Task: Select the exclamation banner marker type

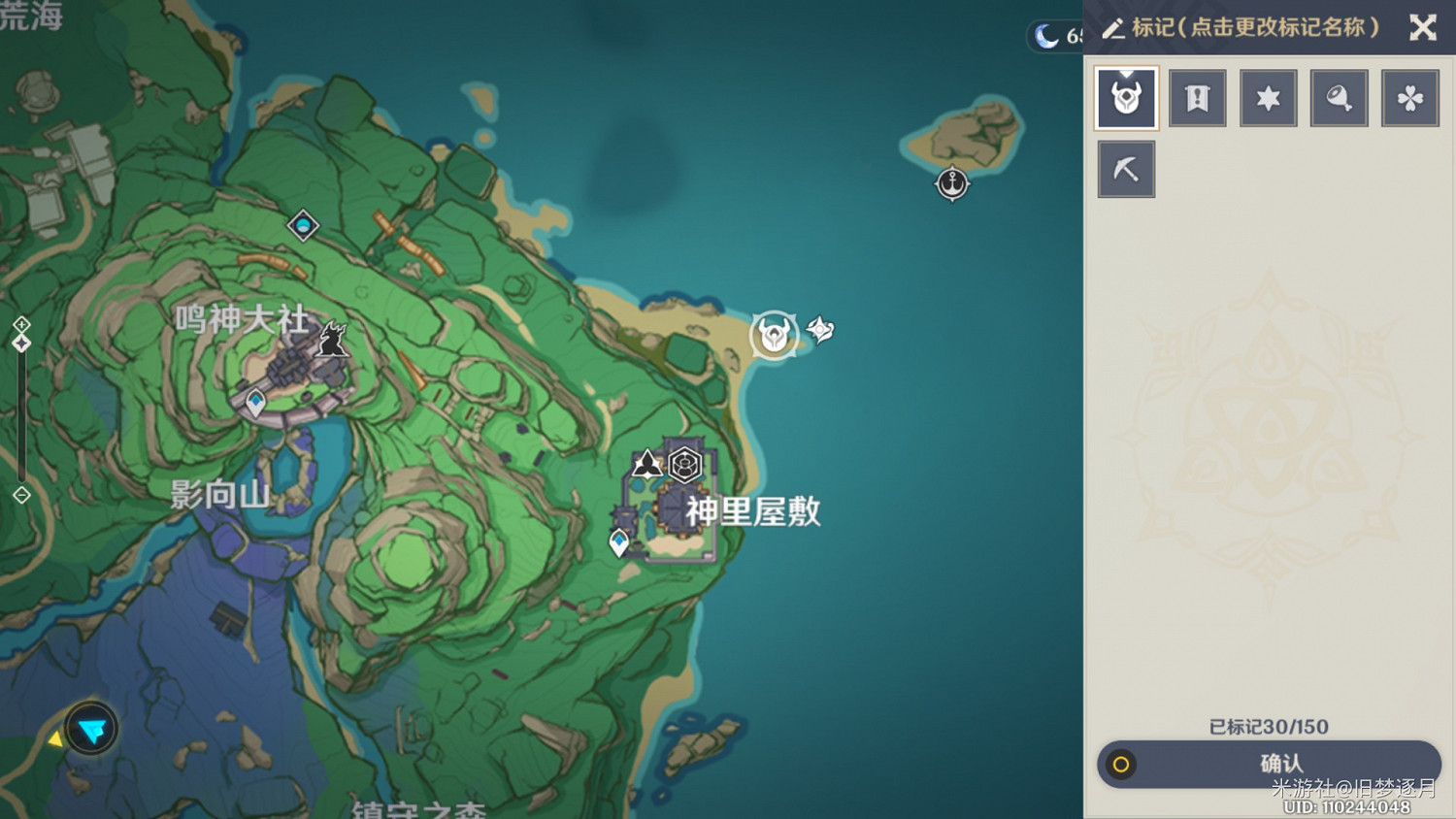Action: click(1197, 97)
